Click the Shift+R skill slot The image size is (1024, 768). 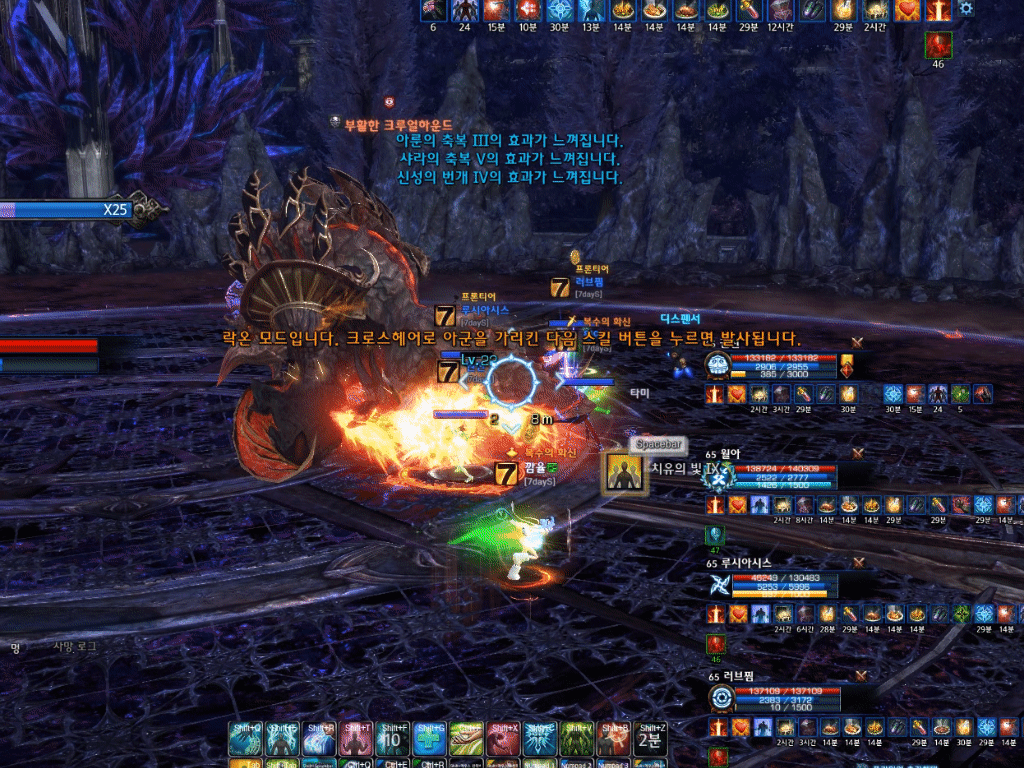319,740
